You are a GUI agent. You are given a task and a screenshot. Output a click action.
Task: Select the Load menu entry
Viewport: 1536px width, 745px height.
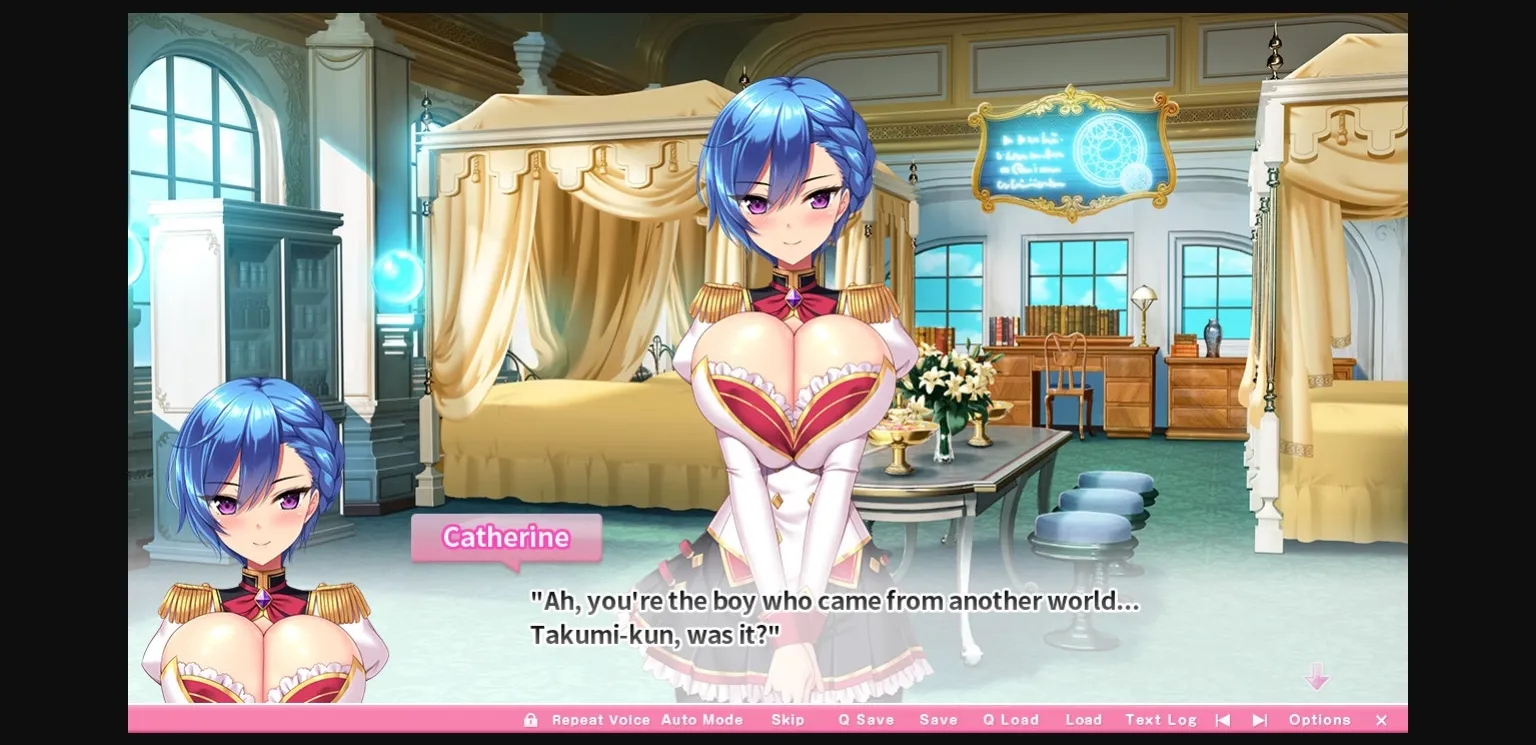pyautogui.click(x=1084, y=719)
